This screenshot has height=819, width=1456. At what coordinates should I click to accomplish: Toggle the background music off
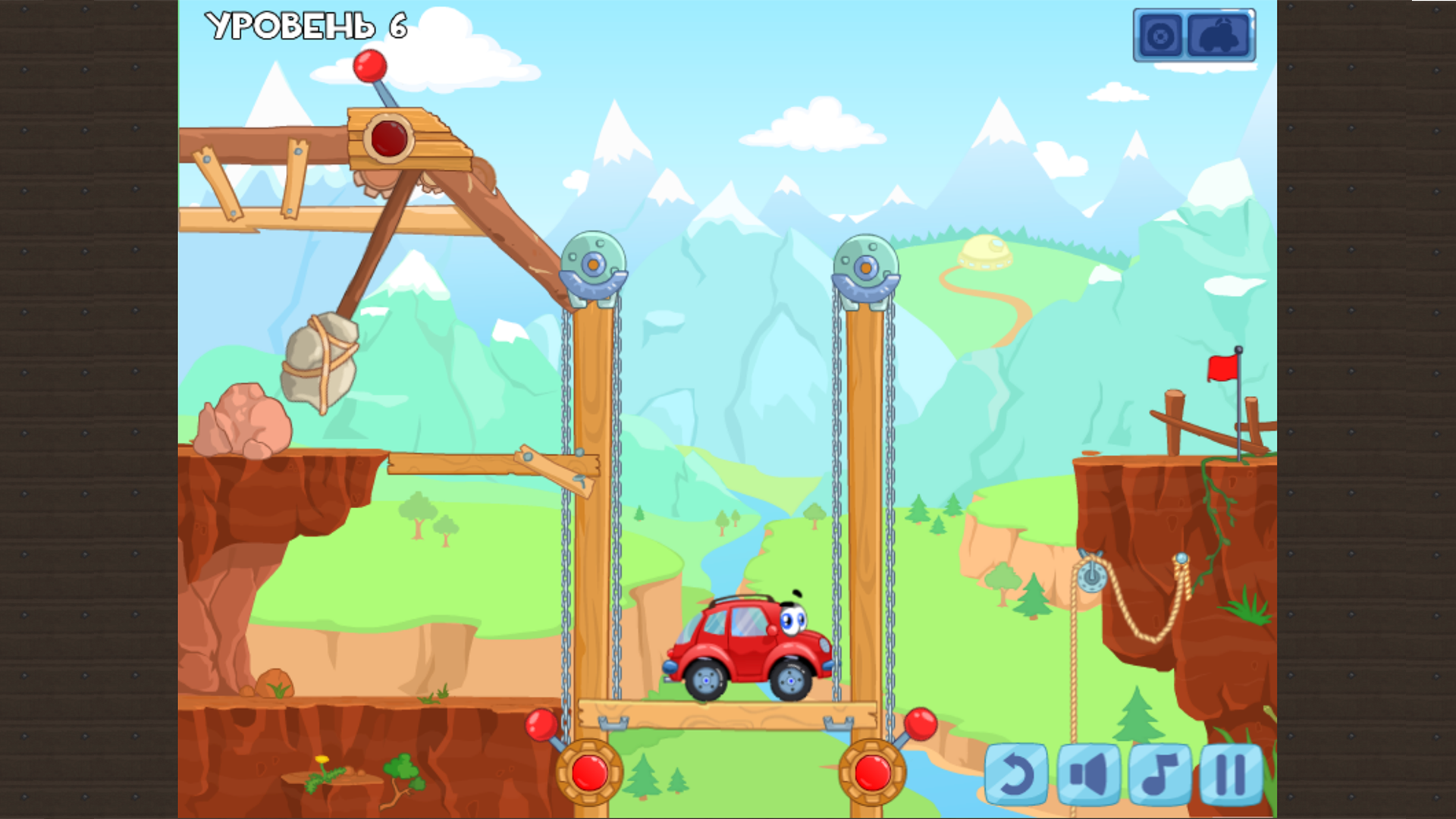click(x=1159, y=772)
